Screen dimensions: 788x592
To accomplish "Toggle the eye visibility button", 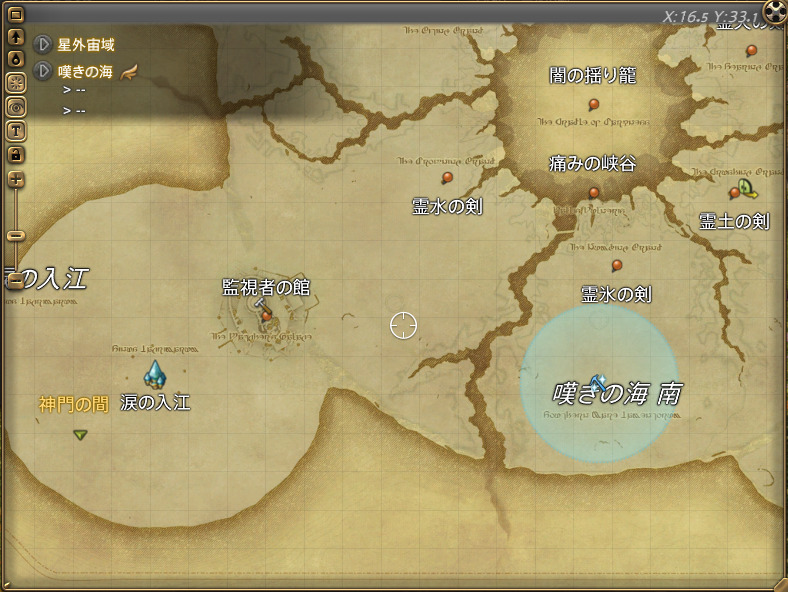I will point(16,106).
